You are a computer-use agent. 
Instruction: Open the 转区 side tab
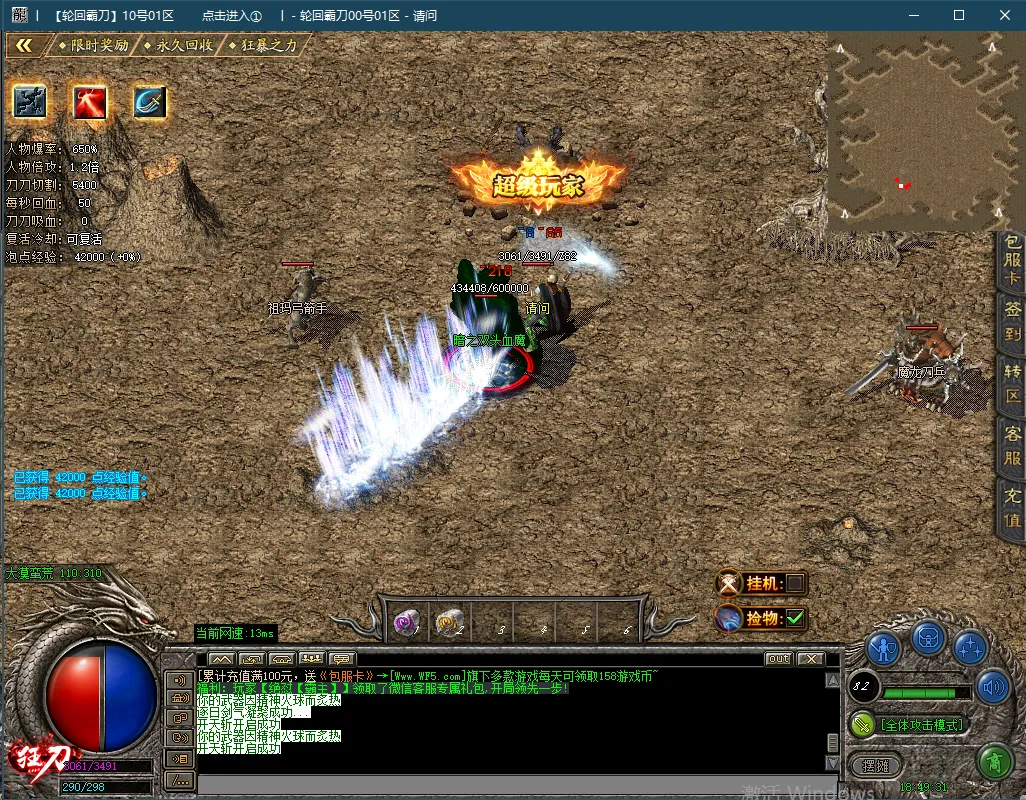(x=1012, y=384)
